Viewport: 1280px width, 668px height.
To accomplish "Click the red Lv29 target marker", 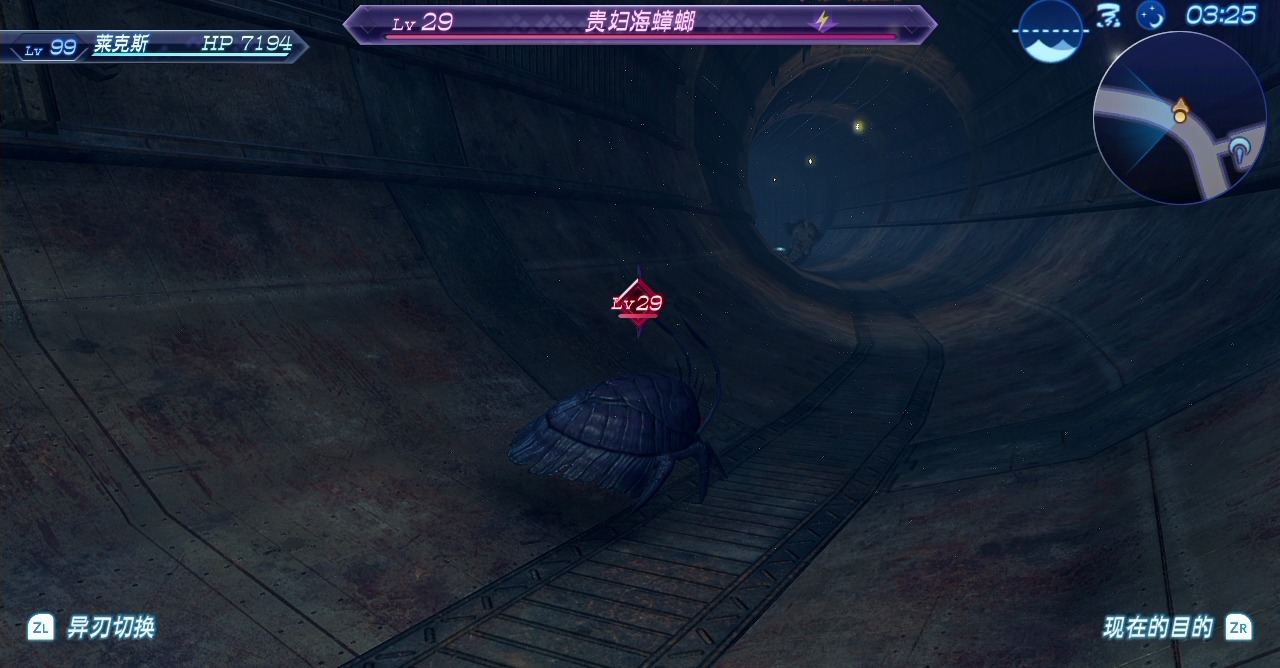I will point(638,302).
